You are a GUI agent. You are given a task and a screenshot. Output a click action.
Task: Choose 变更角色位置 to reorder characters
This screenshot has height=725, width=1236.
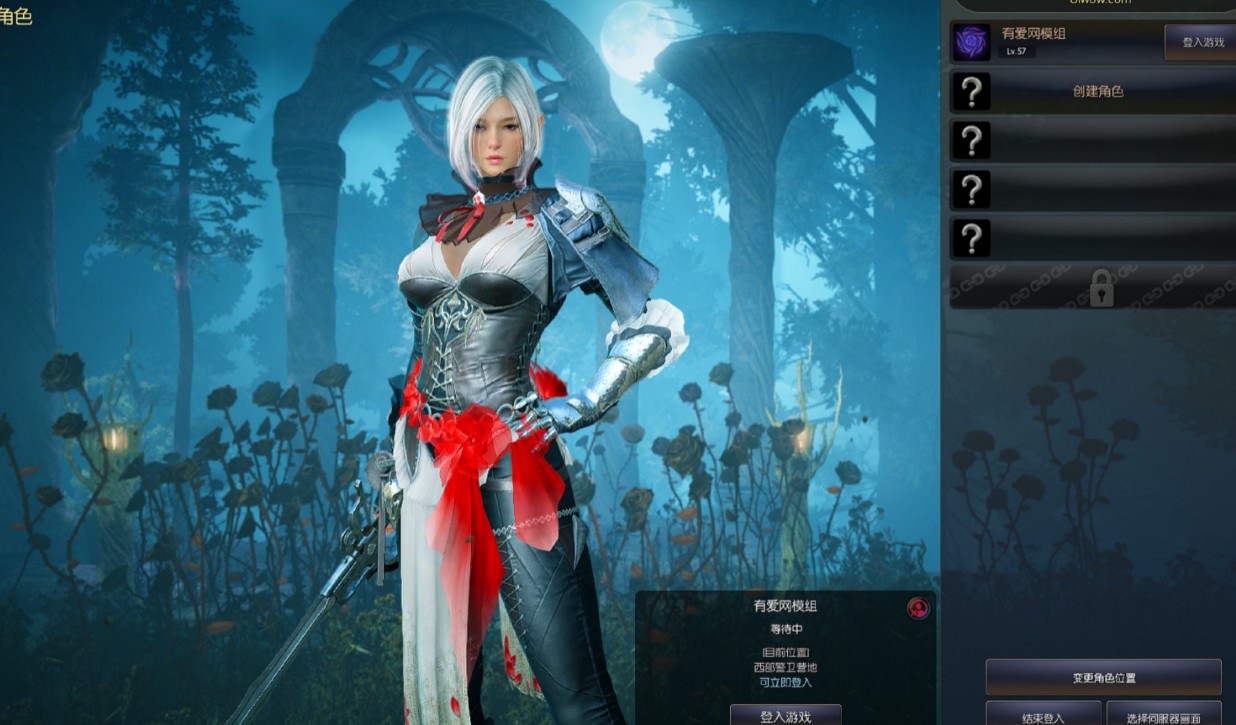tap(1103, 677)
